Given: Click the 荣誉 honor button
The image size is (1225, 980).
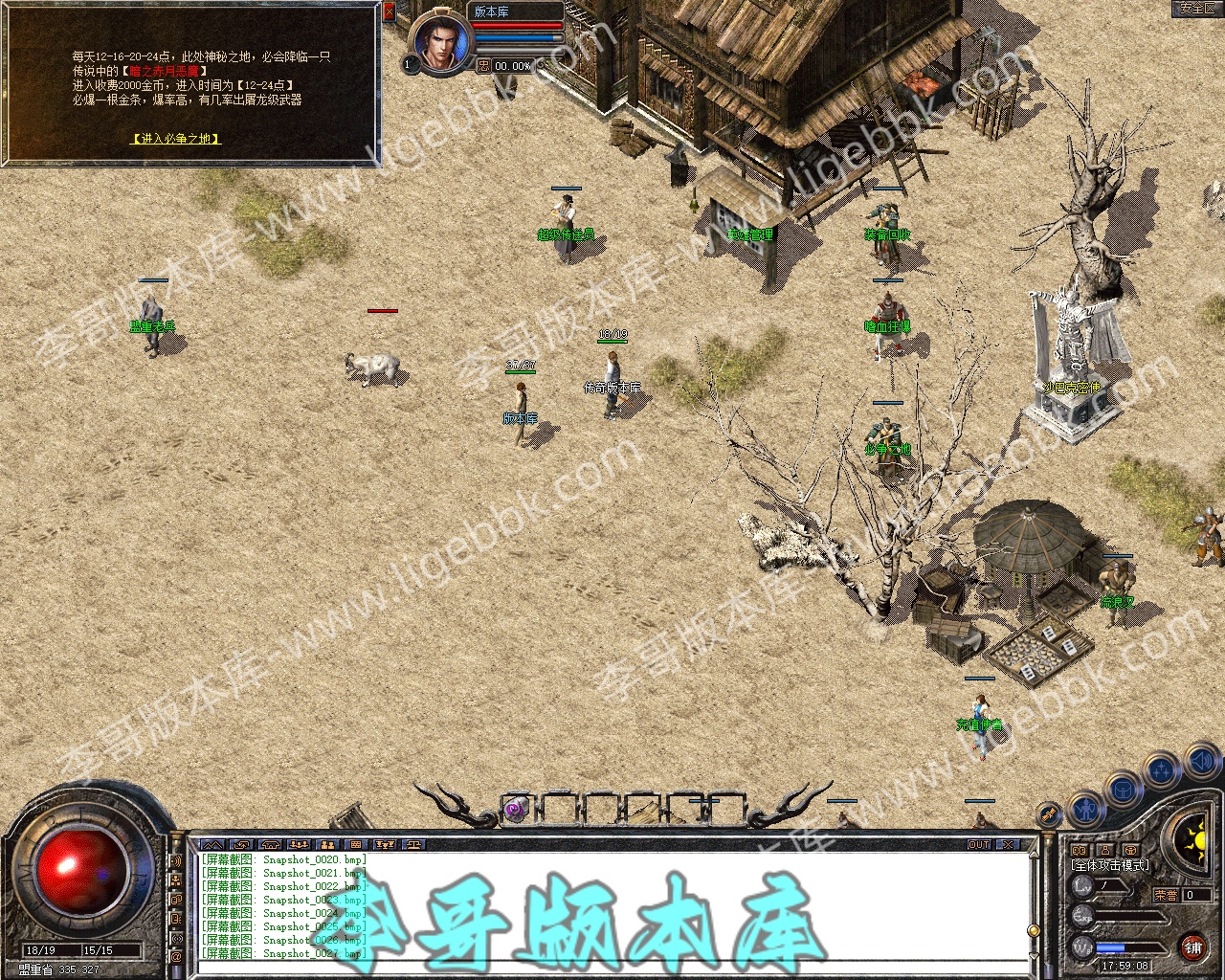Looking at the screenshot, I should click(1165, 895).
